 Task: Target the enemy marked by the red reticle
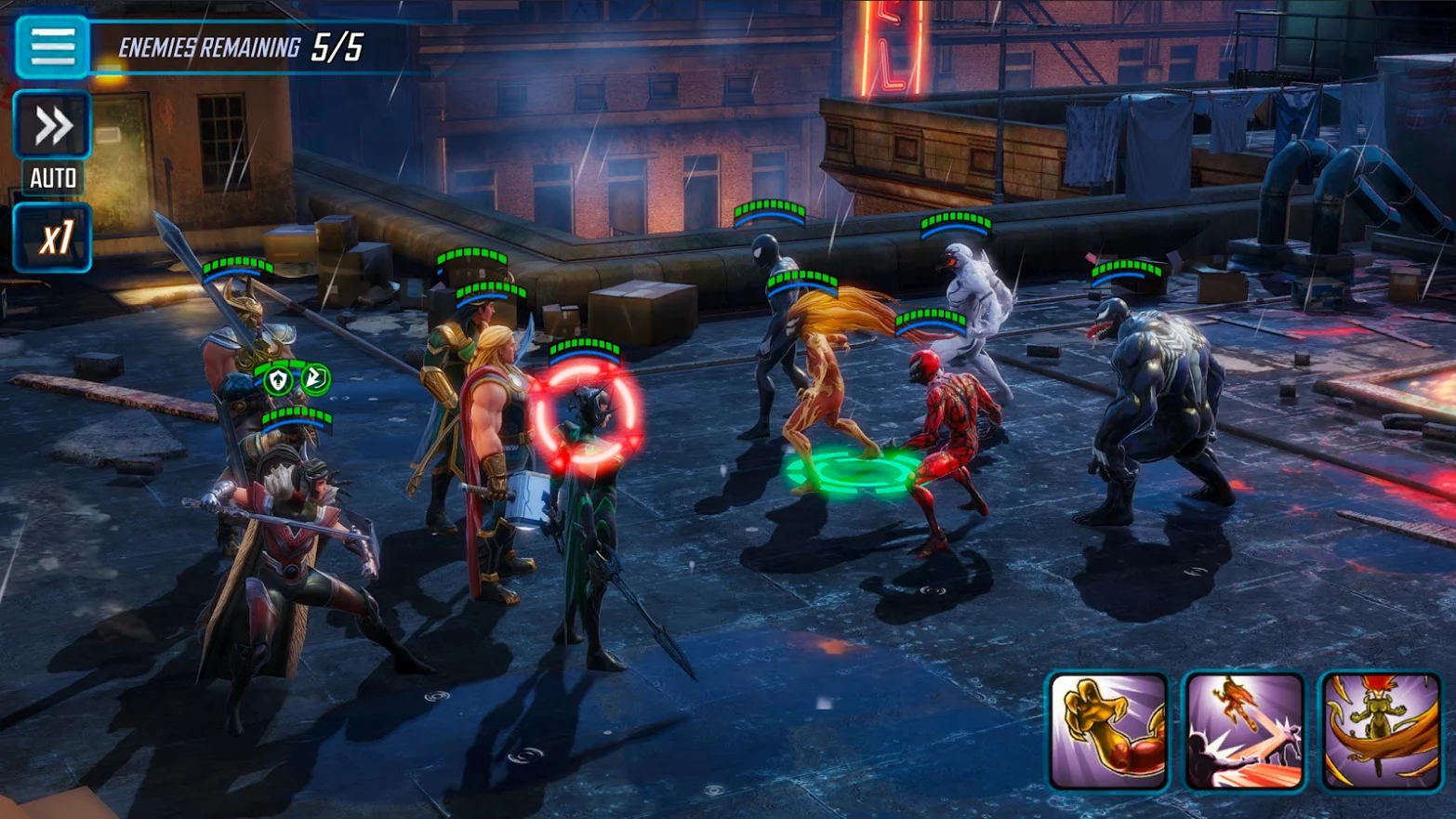(x=586, y=417)
